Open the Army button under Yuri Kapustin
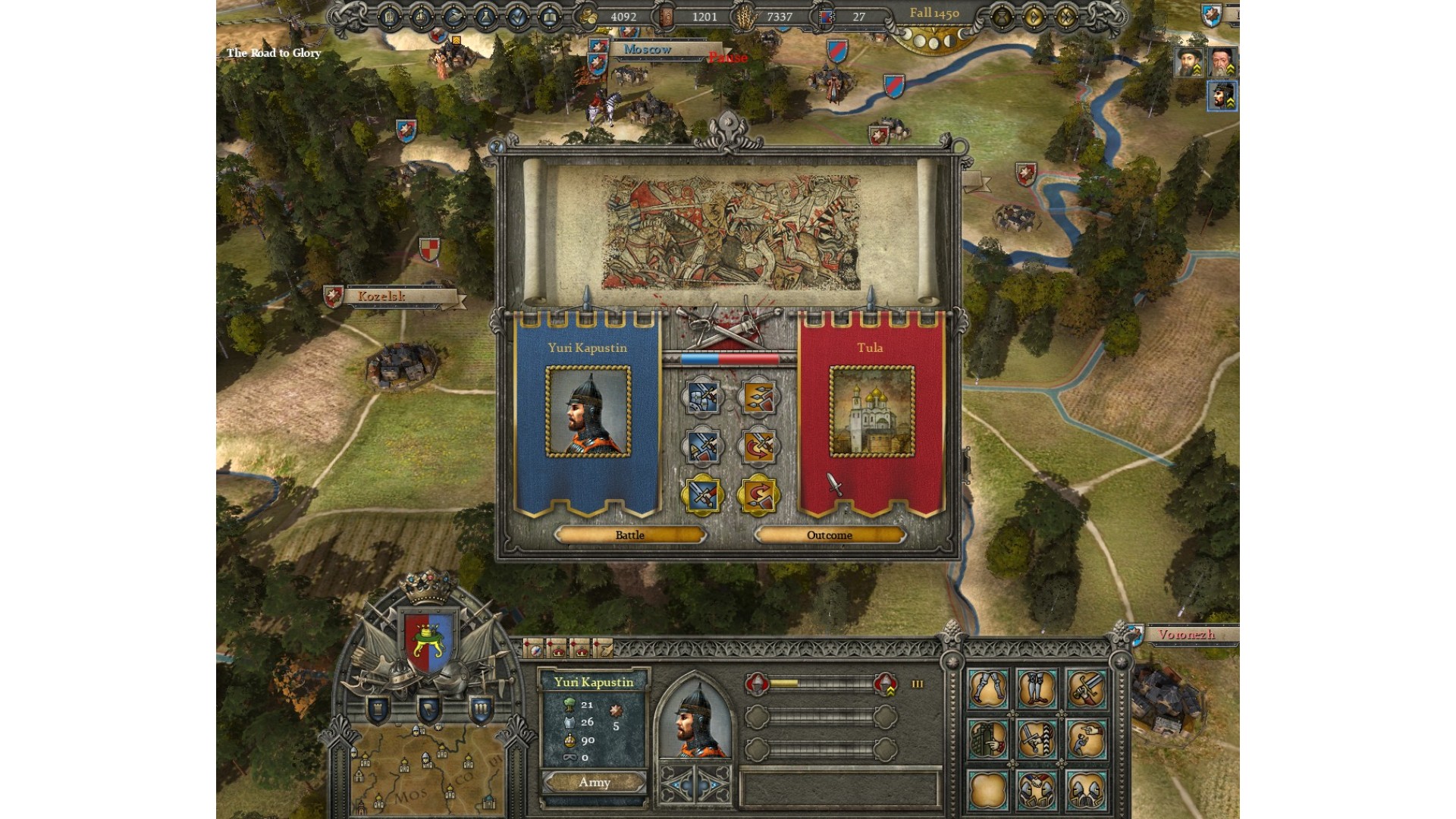The image size is (1456, 819). tap(594, 783)
